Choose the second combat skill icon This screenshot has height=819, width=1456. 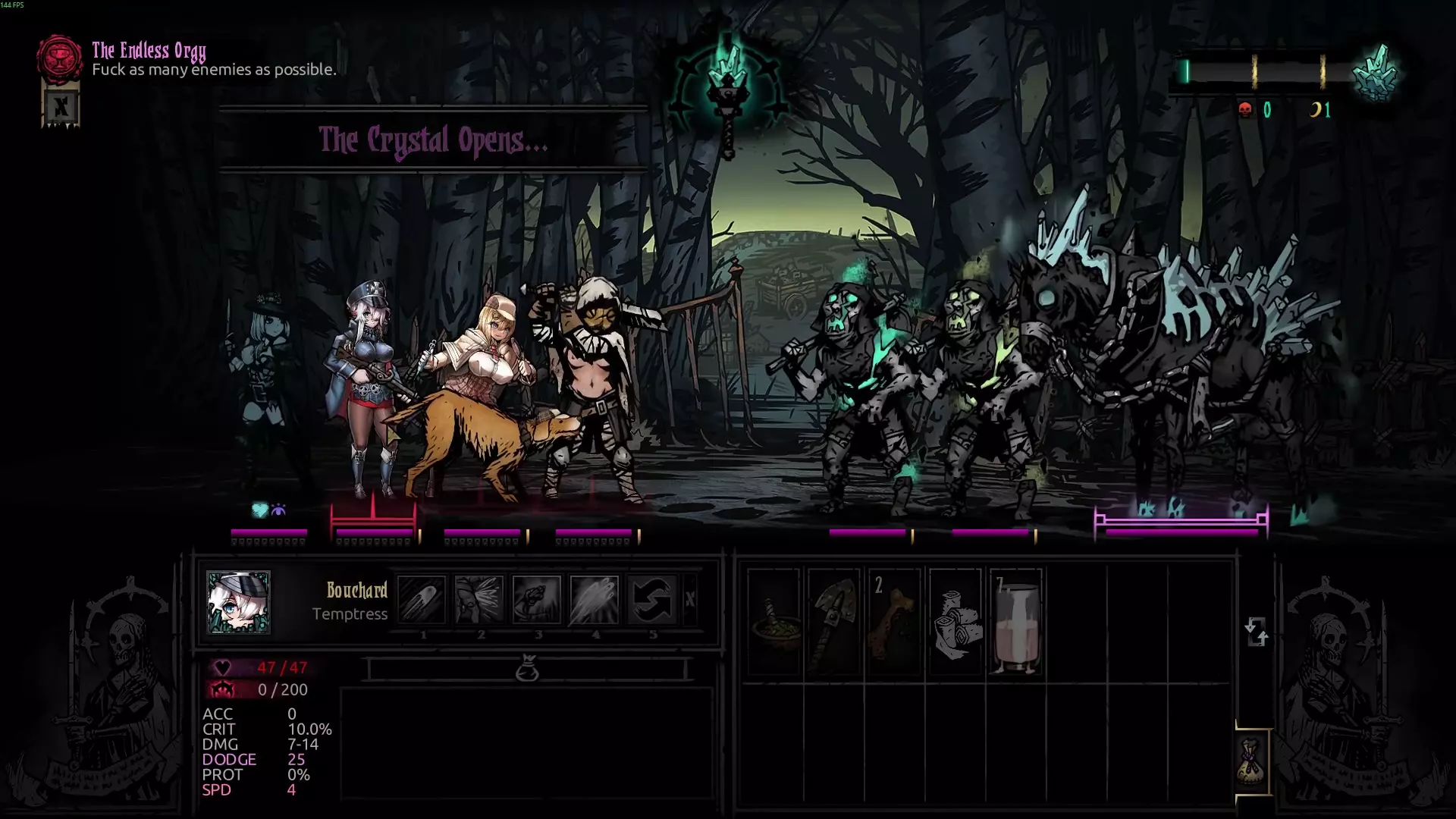479,599
